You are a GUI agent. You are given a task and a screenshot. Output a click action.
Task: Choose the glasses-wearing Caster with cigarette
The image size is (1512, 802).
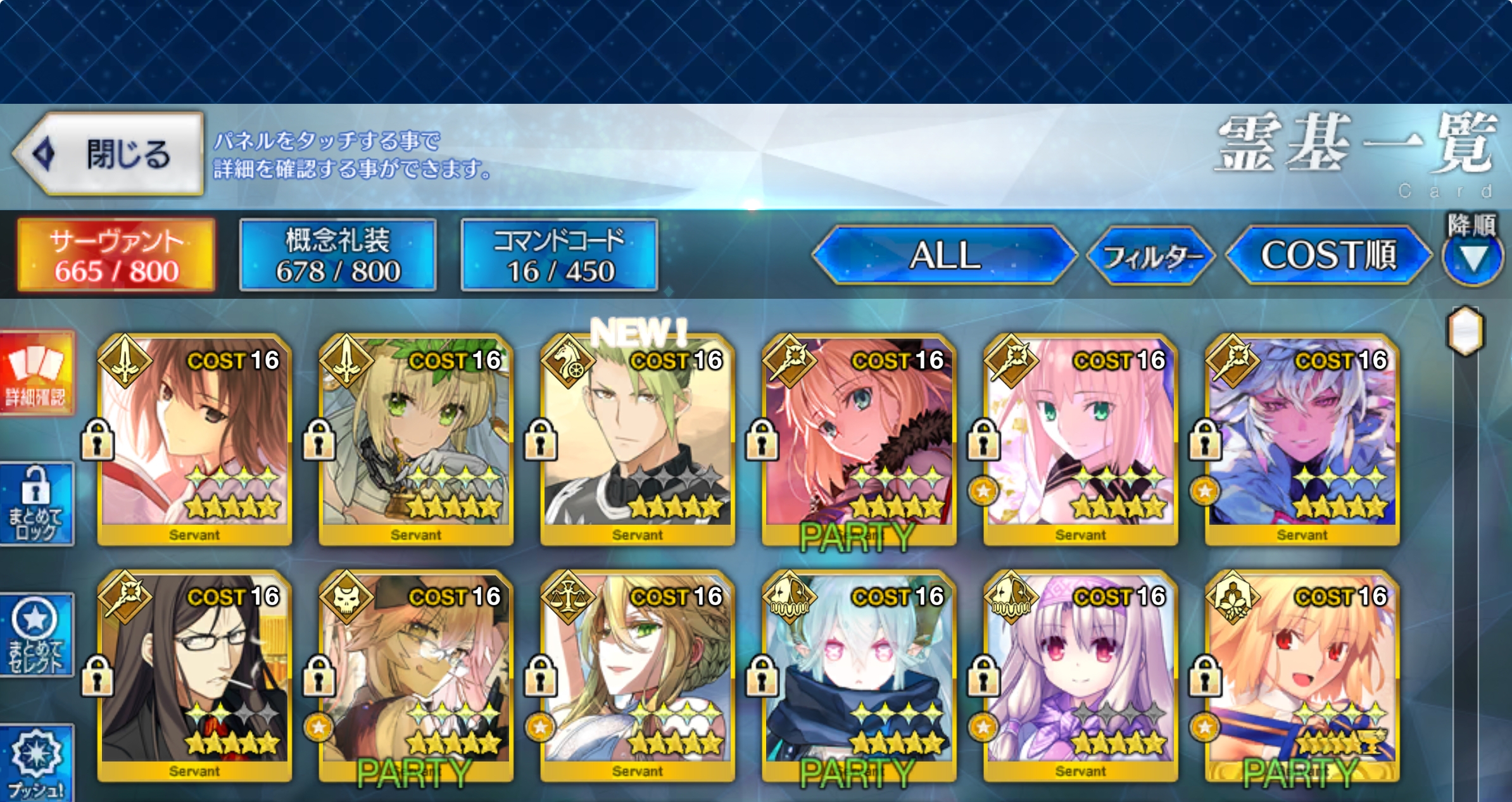(x=194, y=675)
